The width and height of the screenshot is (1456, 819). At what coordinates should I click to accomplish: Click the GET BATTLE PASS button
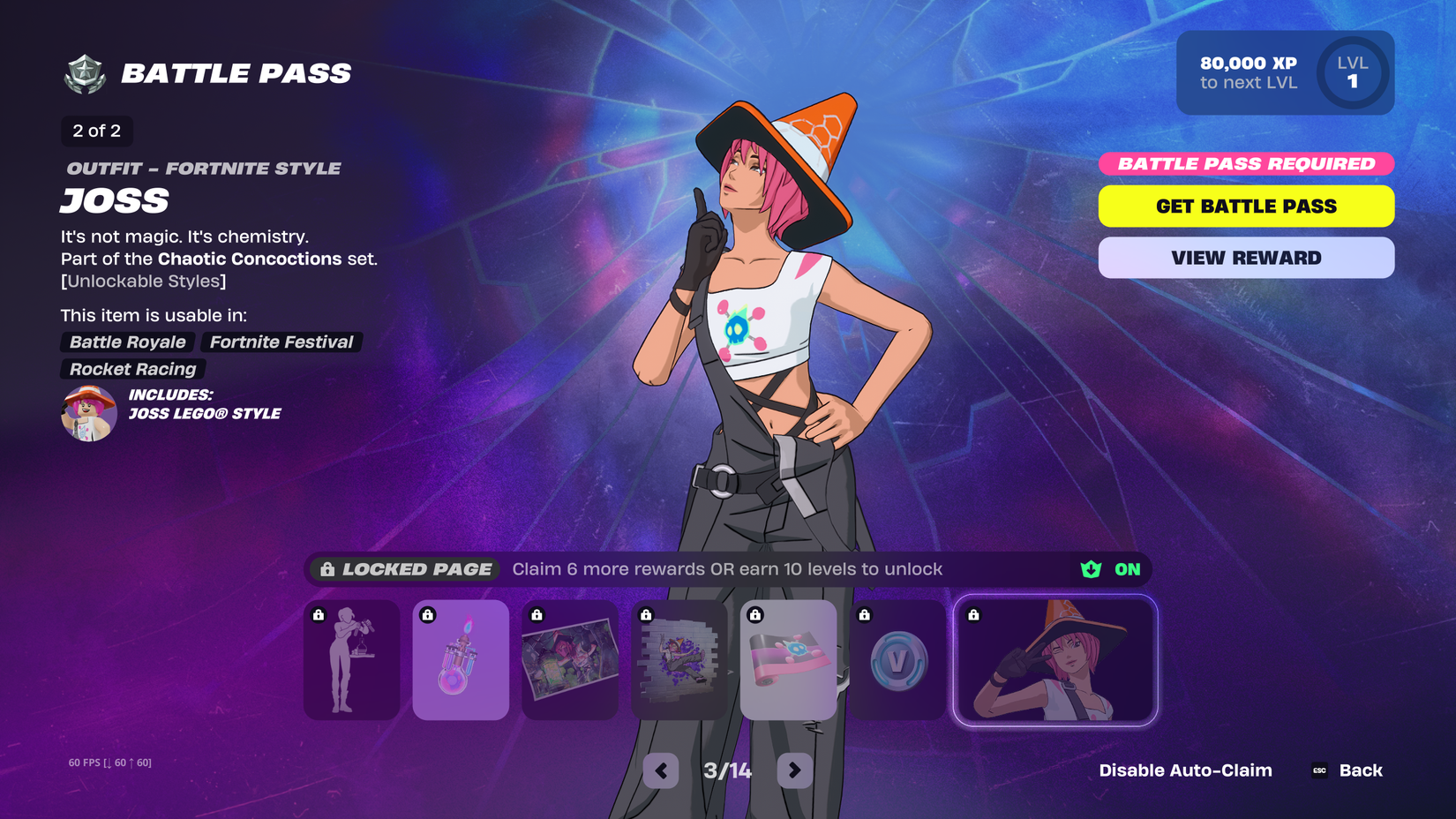1245,206
